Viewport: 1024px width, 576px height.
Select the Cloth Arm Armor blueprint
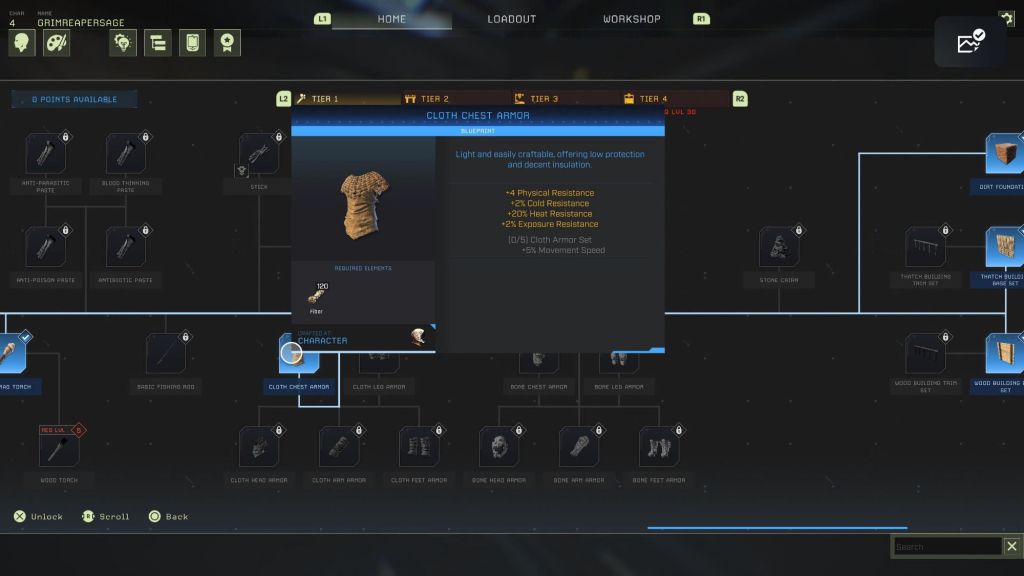coord(339,447)
